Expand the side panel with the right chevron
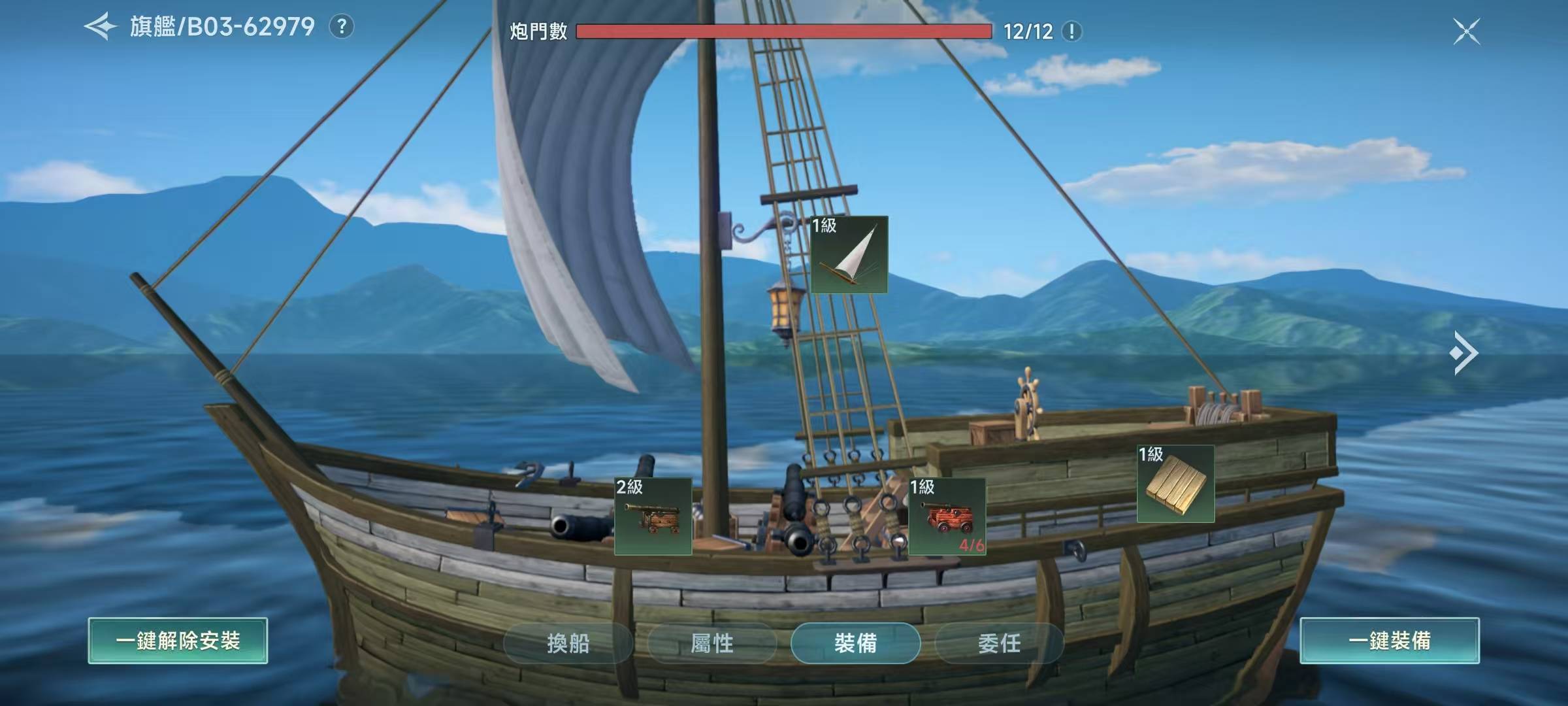 [x=1463, y=353]
